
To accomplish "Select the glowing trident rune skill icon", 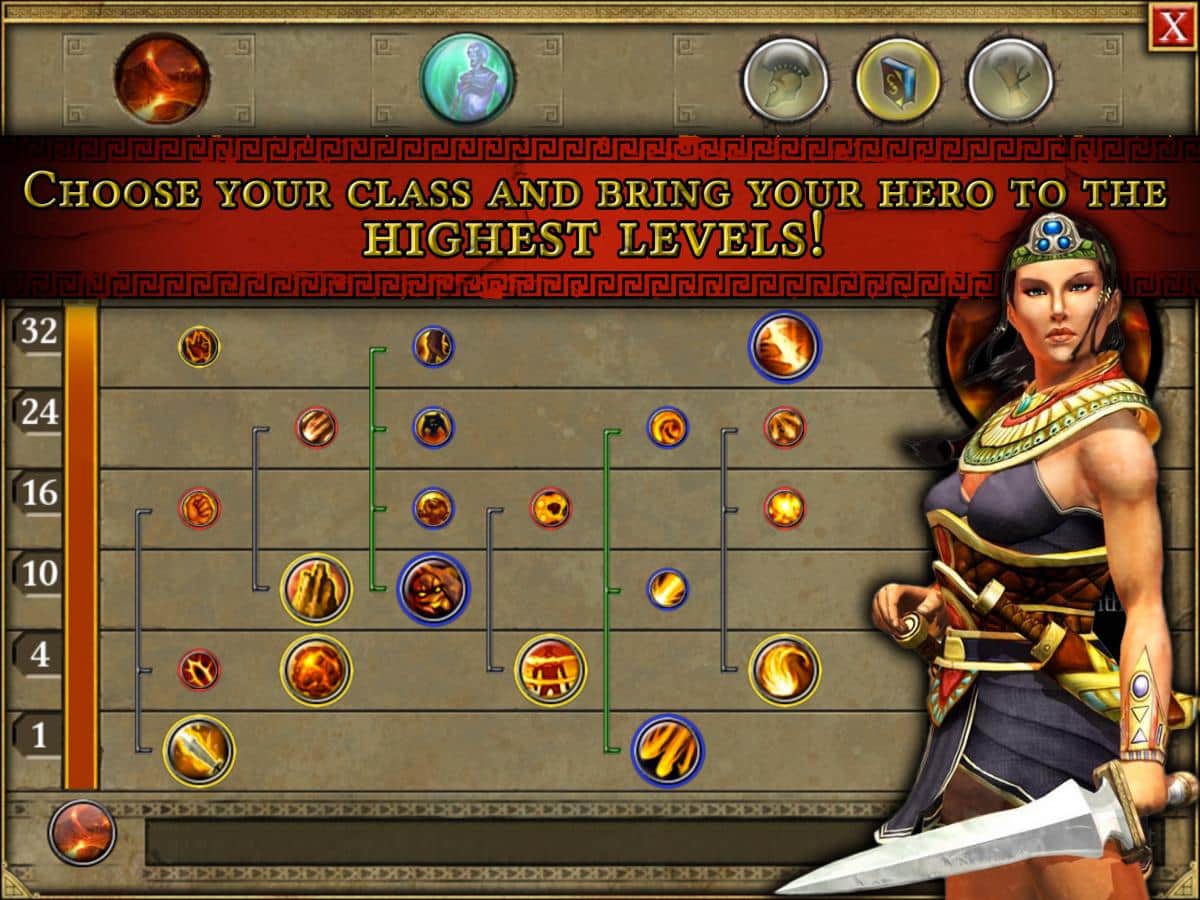I will pos(199,669).
